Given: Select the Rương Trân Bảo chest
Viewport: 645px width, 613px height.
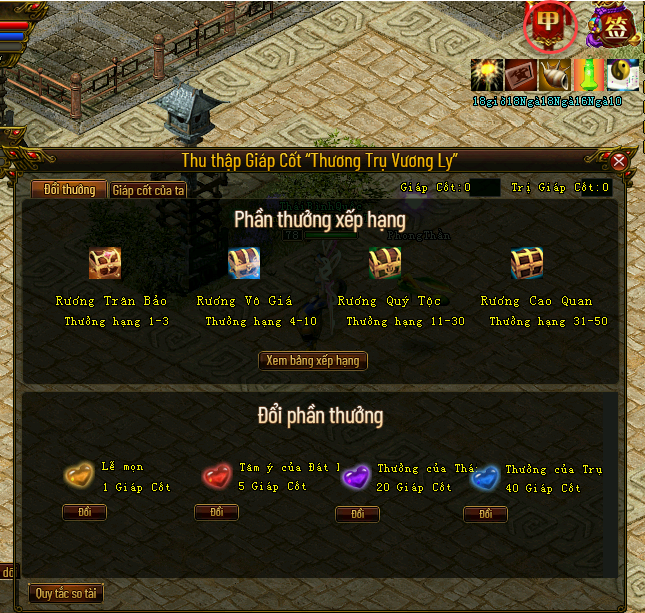Looking at the screenshot, I should (105, 263).
